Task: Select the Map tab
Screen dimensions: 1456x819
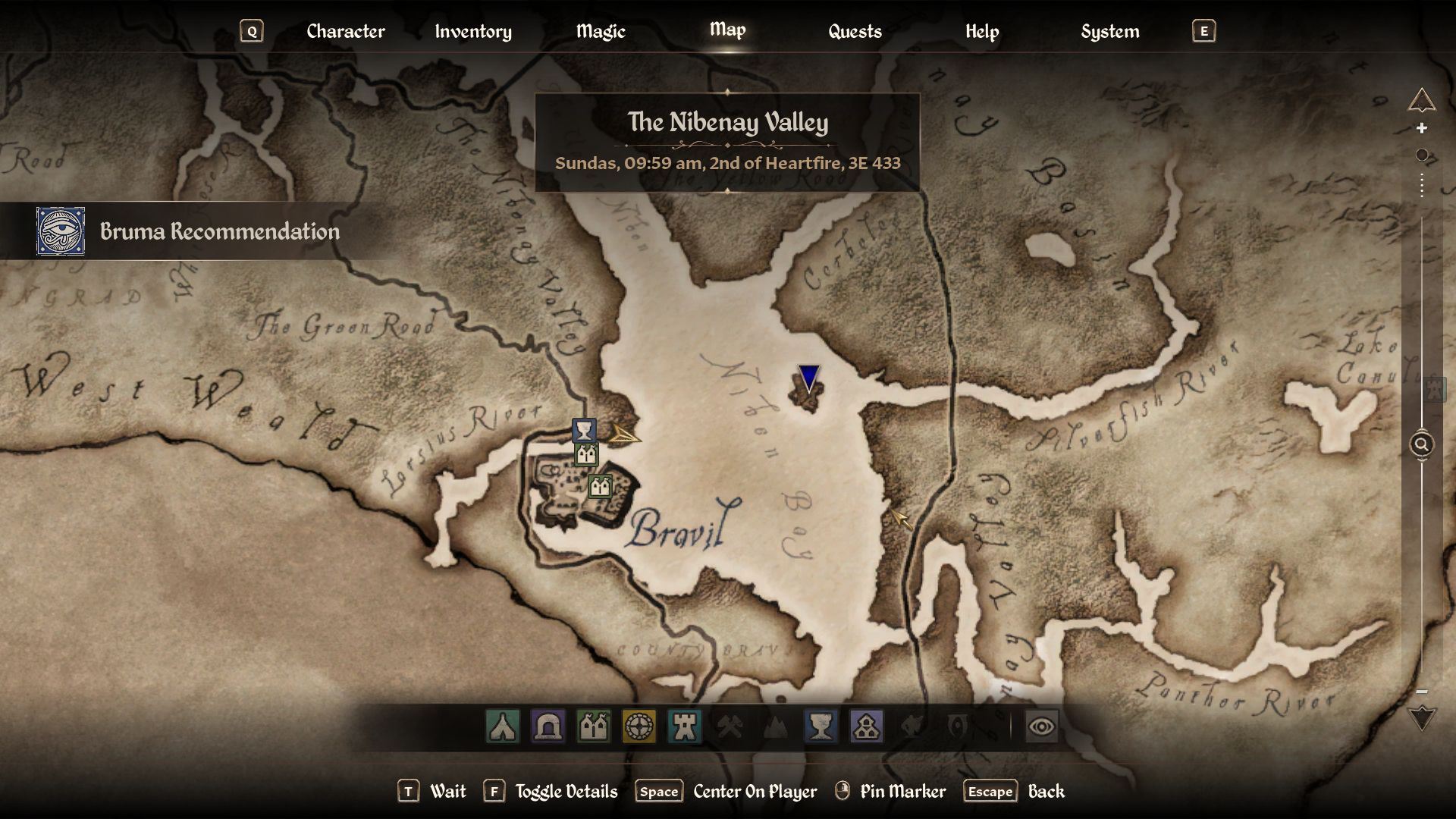Action: [727, 30]
